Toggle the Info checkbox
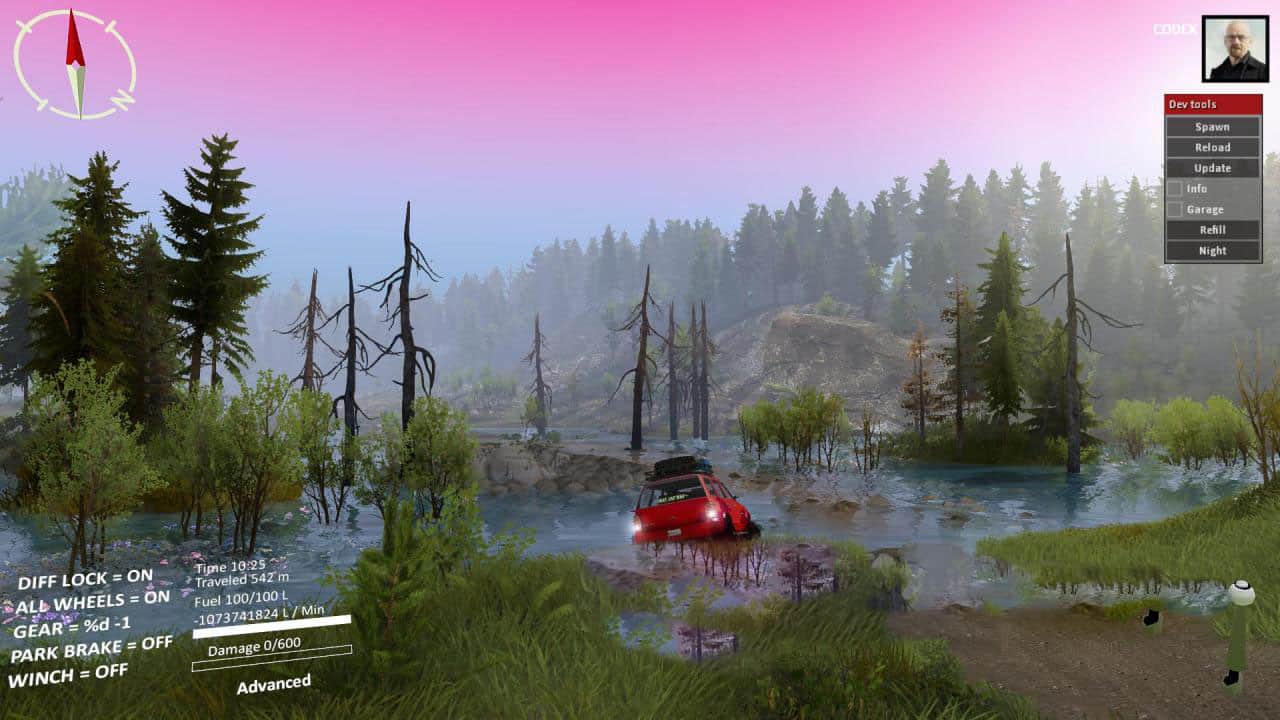Viewport: 1280px width, 720px height. tap(1174, 189)
